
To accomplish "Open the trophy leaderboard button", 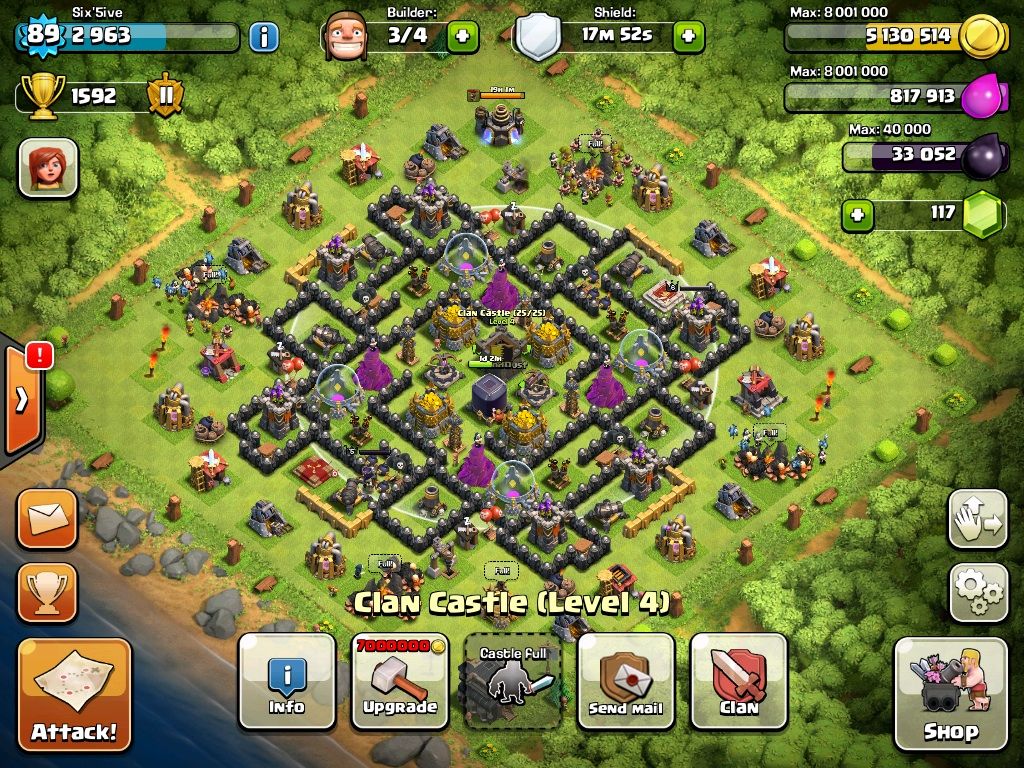I will [x=47, y=592].
